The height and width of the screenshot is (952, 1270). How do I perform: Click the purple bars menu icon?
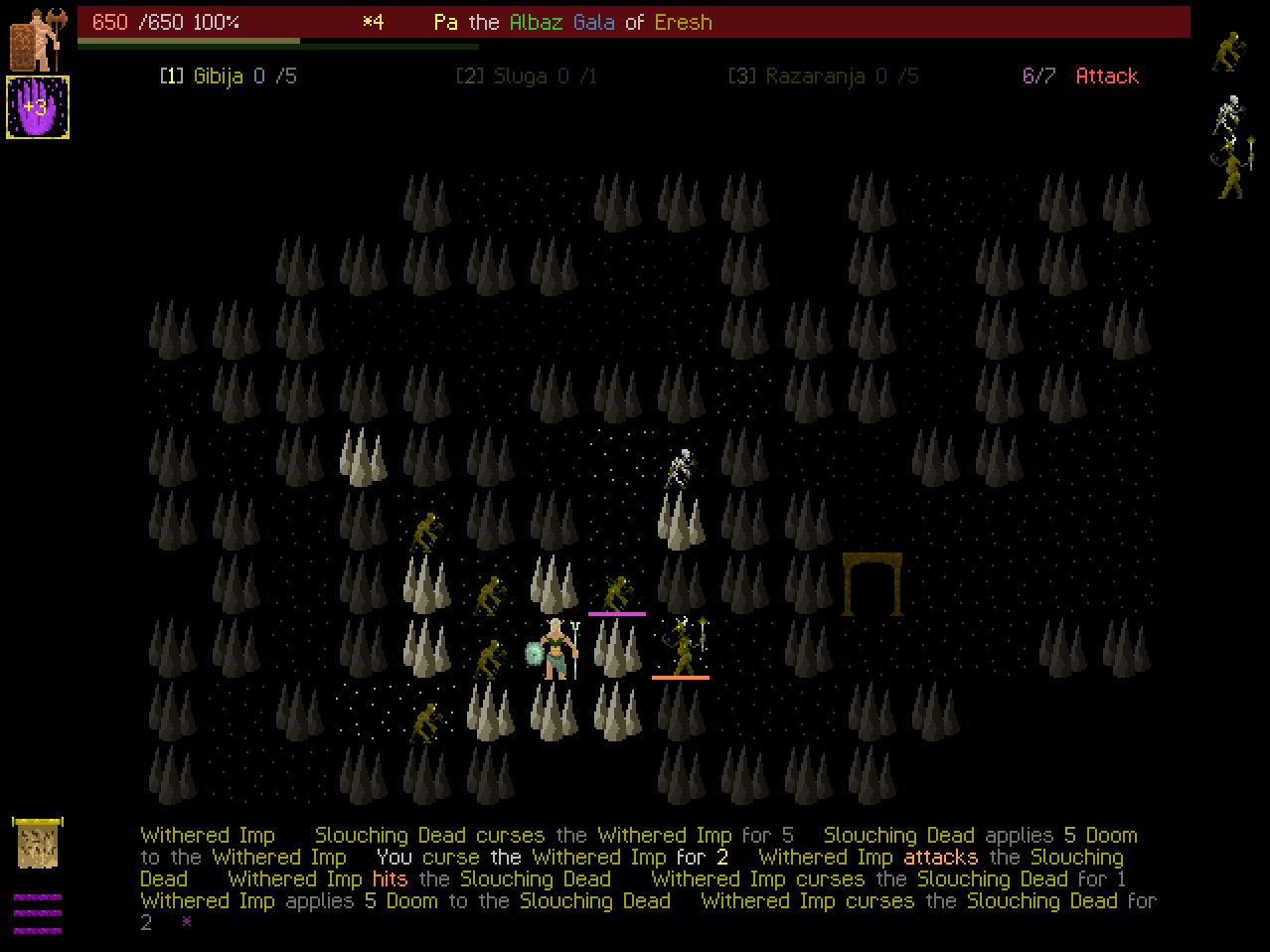click(38, 913)
